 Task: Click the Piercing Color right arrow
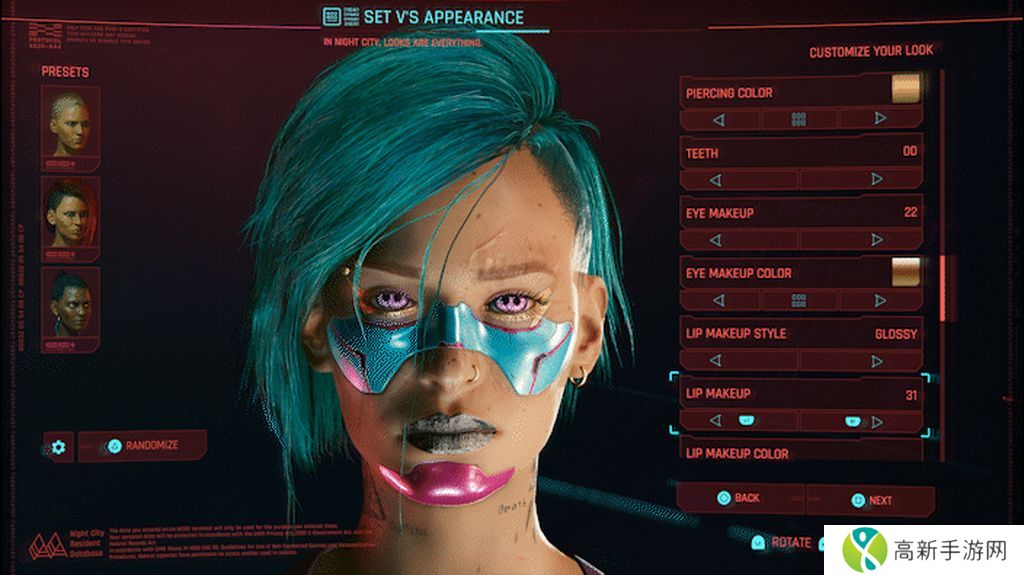click(x=879, y=119)
